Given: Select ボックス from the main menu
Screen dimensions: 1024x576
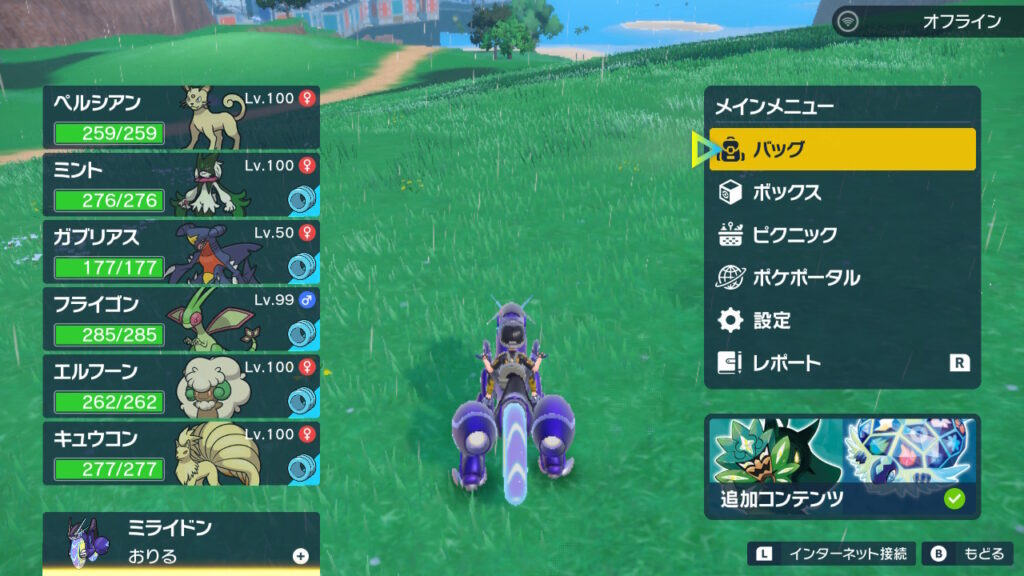Looking at the screenshot, I should [x=842, y=192].
